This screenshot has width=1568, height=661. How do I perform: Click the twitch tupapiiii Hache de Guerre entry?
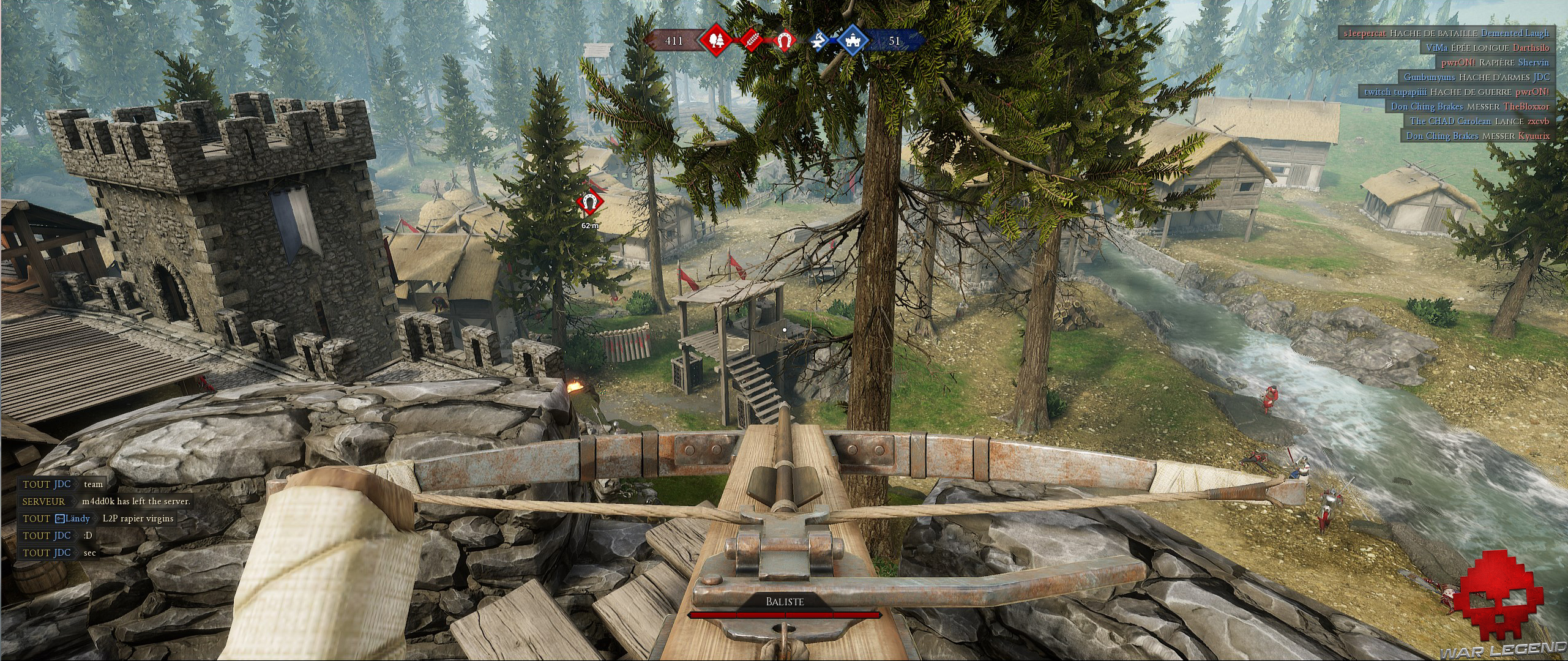click(1455, 92)
